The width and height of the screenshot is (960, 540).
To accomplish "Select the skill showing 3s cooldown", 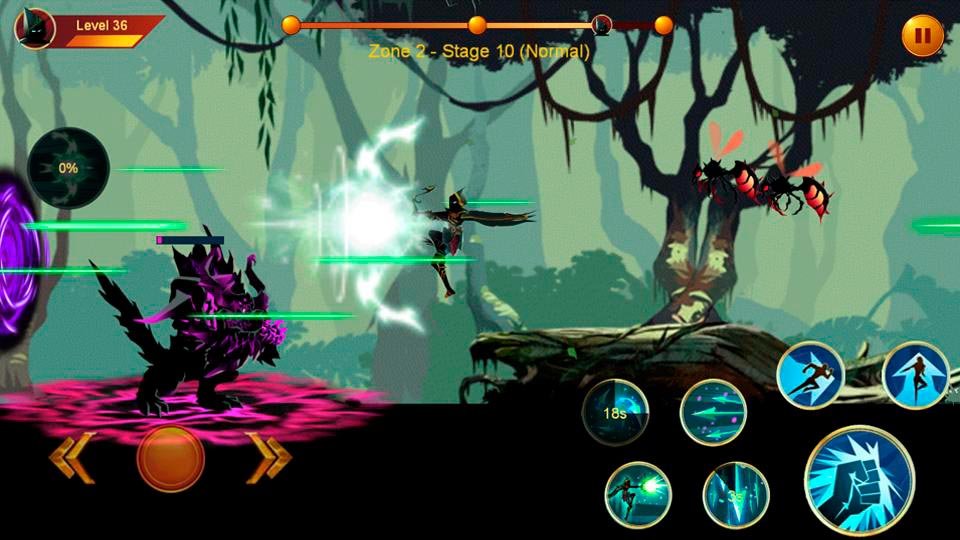I will (x=736, y=495).
